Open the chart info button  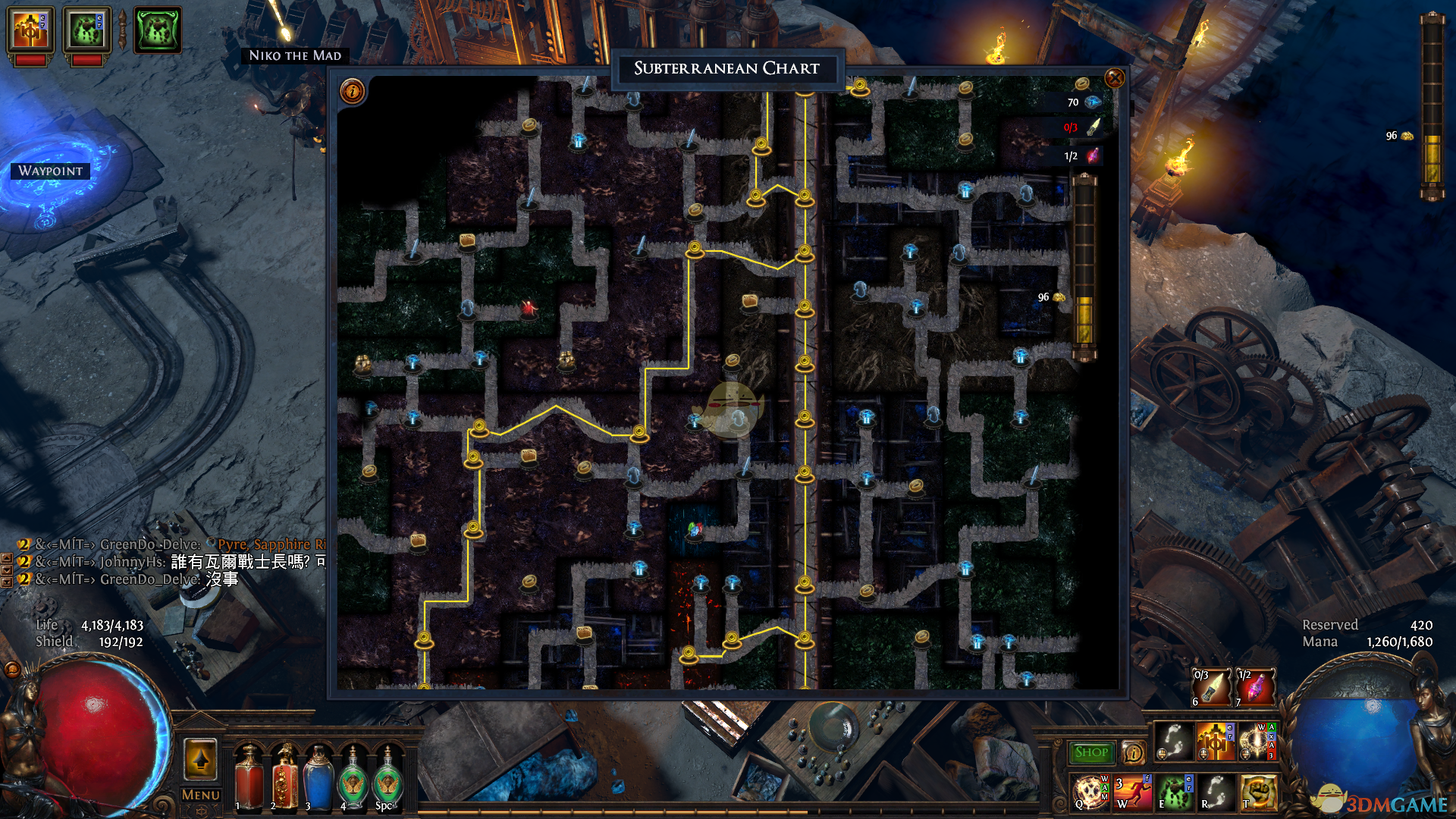click(x=353, y=92)
